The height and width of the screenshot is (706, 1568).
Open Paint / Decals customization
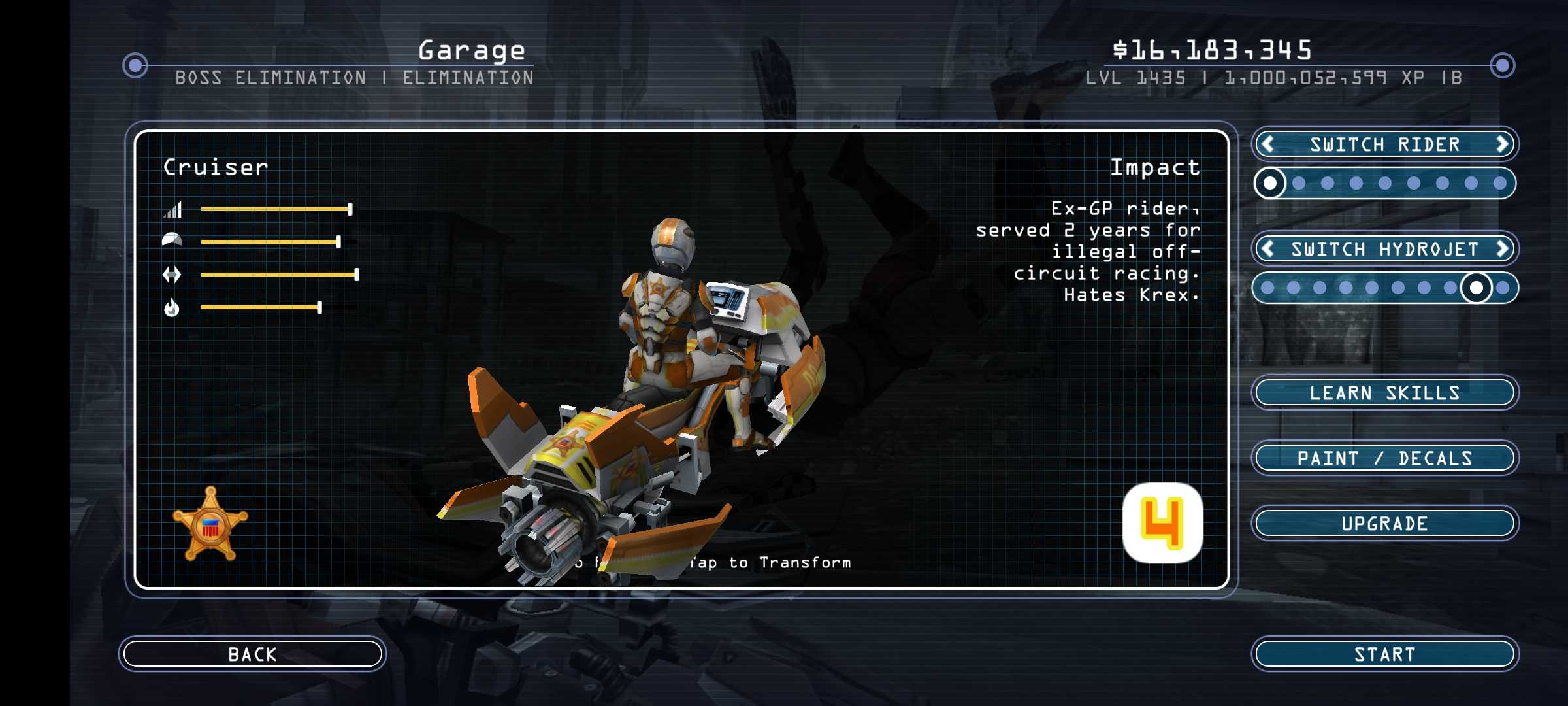1384,458
